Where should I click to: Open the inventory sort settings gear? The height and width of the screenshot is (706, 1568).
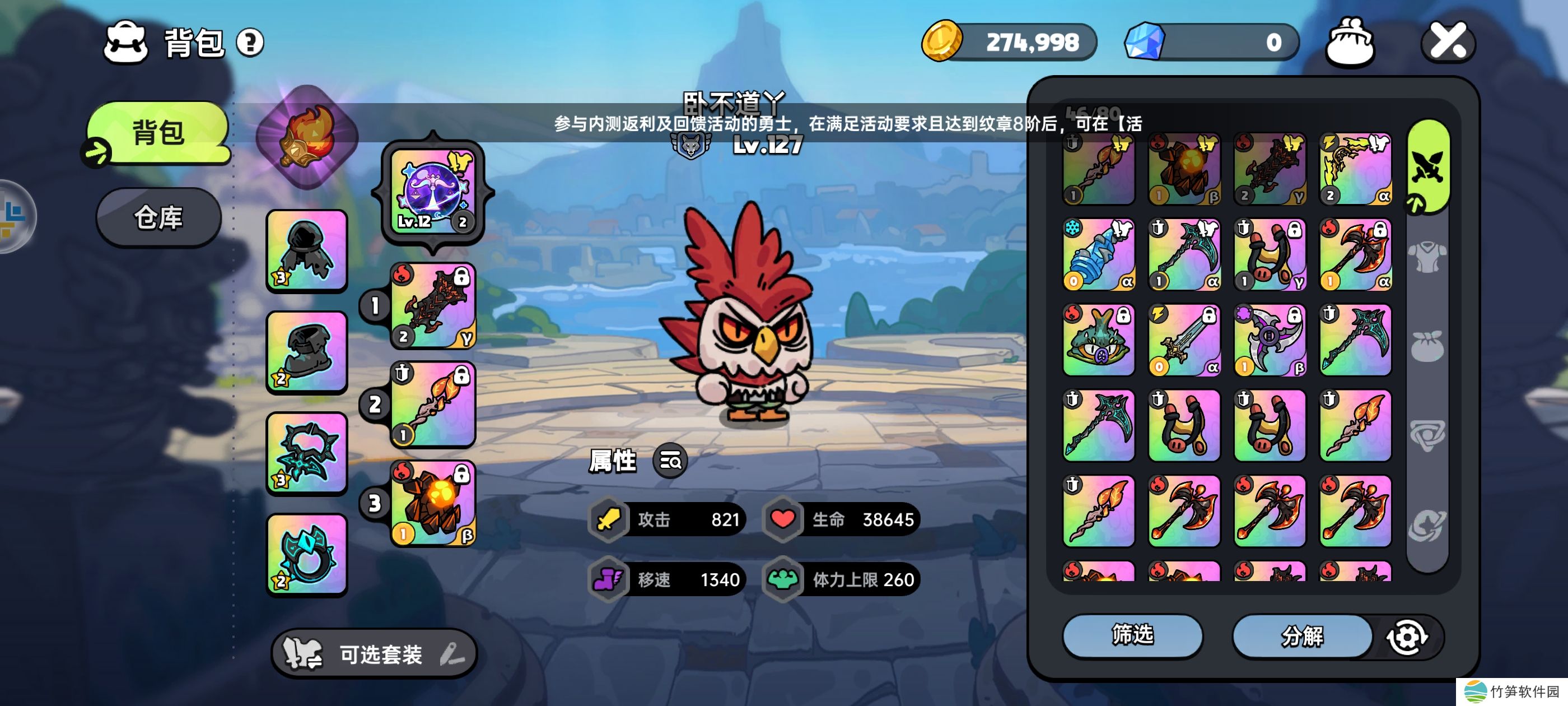1407,637
